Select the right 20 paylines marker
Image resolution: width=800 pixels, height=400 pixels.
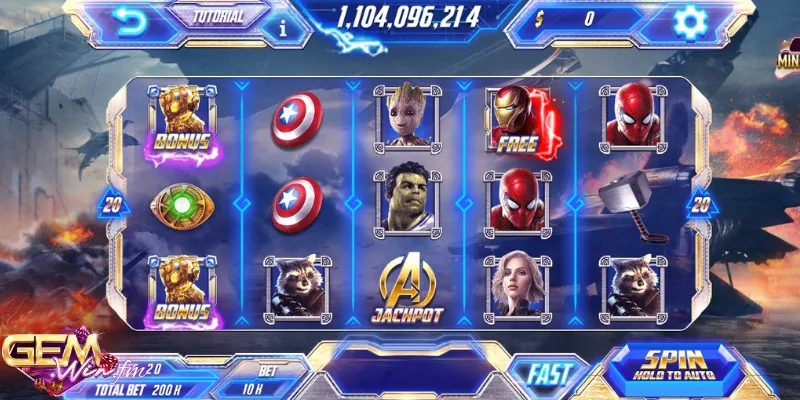click(x=700, y=205)
